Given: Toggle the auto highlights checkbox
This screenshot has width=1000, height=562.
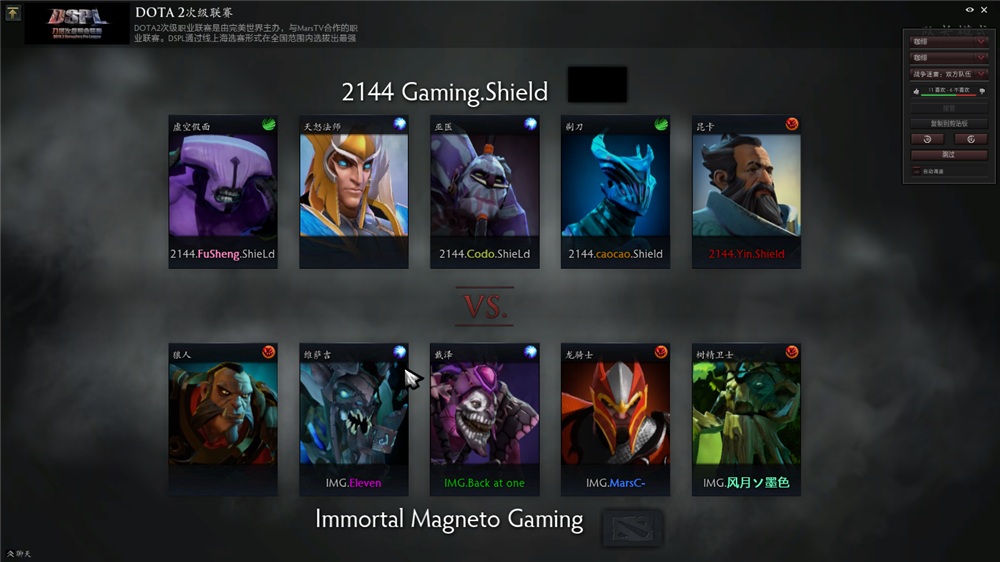Looking at the screenshot, I should [x=917, y=171].
